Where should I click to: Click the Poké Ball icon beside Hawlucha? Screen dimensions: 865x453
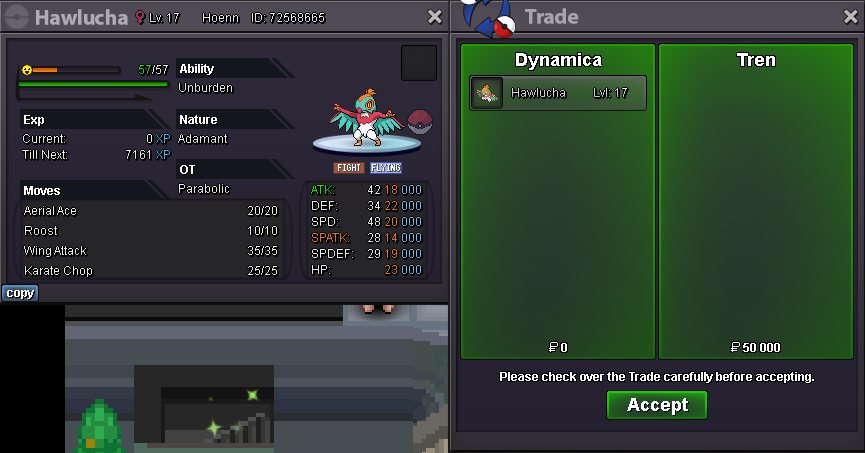coord(421,122)
